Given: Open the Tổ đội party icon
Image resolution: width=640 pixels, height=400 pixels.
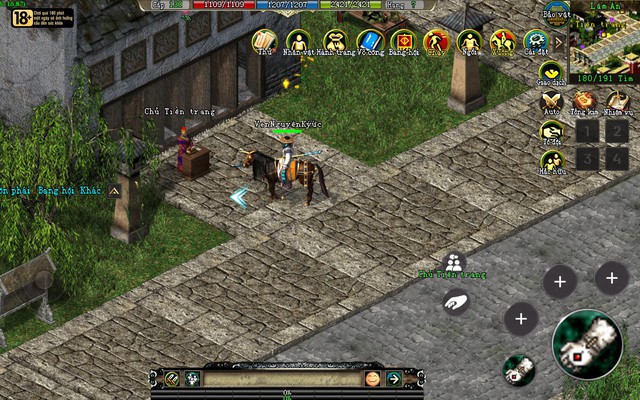Looking at the screenshot, I should tap(552, 130).
